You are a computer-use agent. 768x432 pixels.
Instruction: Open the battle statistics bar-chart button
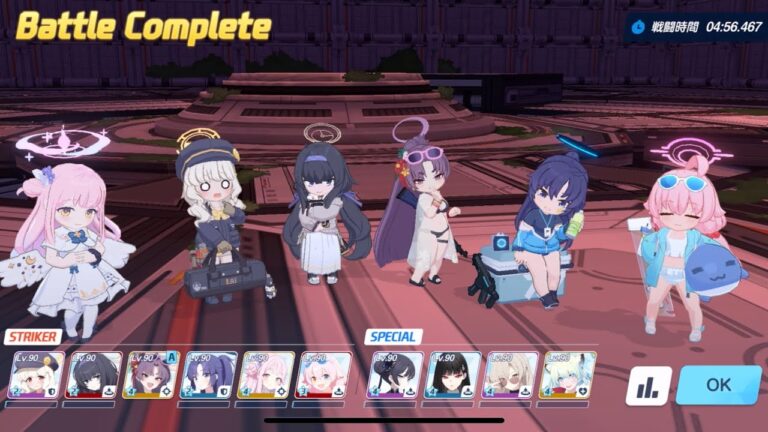[648, 386]
